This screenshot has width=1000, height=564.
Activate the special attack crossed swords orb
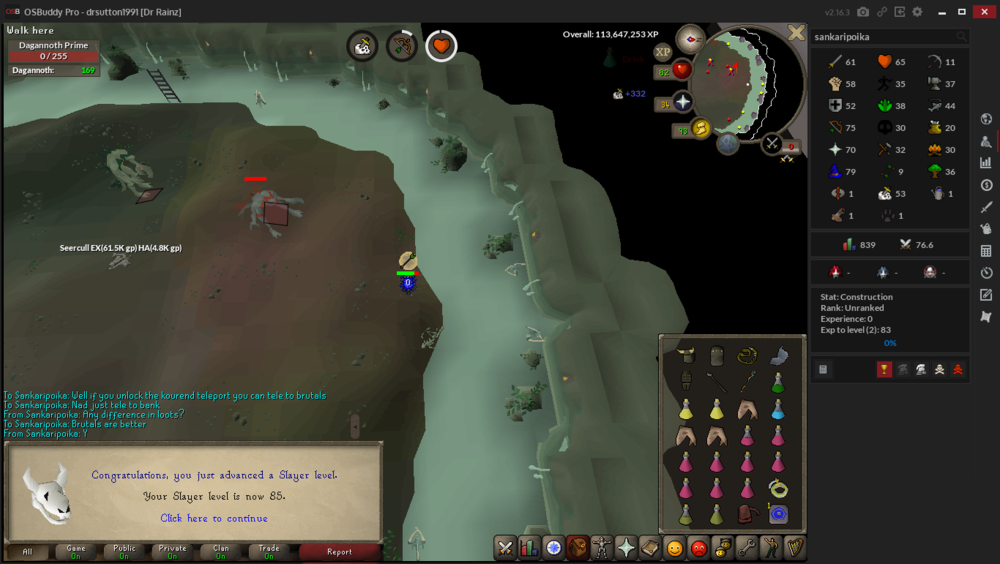click(x=772, y=143)
